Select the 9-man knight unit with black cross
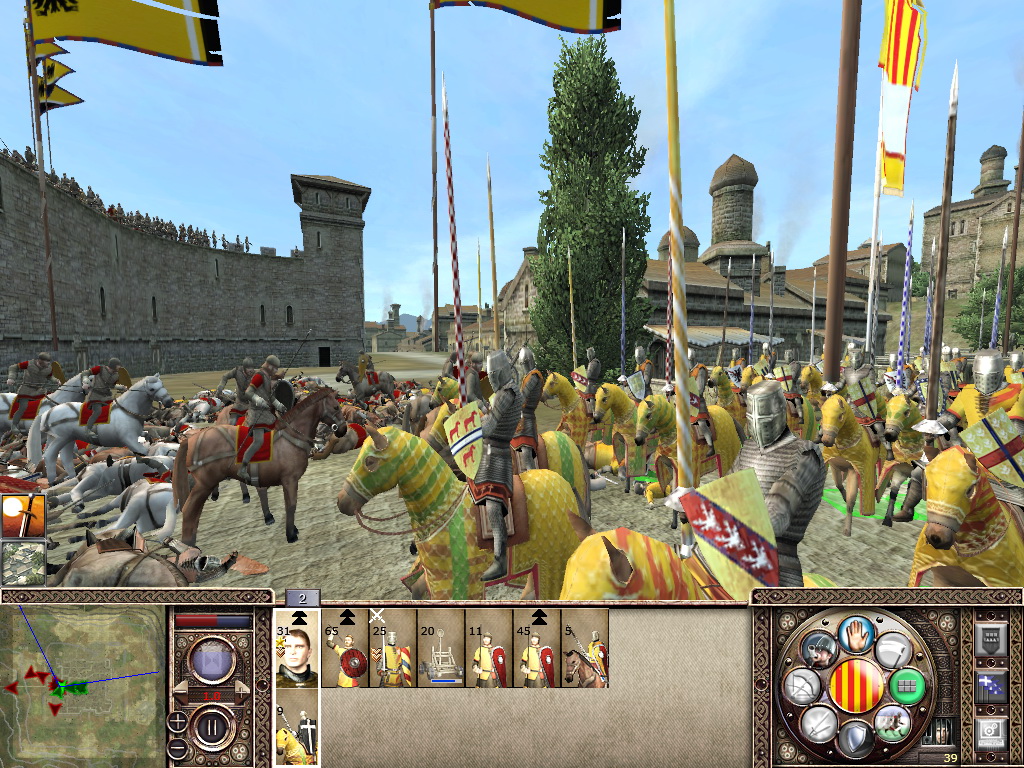Screen dimensions: 1024x768 [297, 729]
